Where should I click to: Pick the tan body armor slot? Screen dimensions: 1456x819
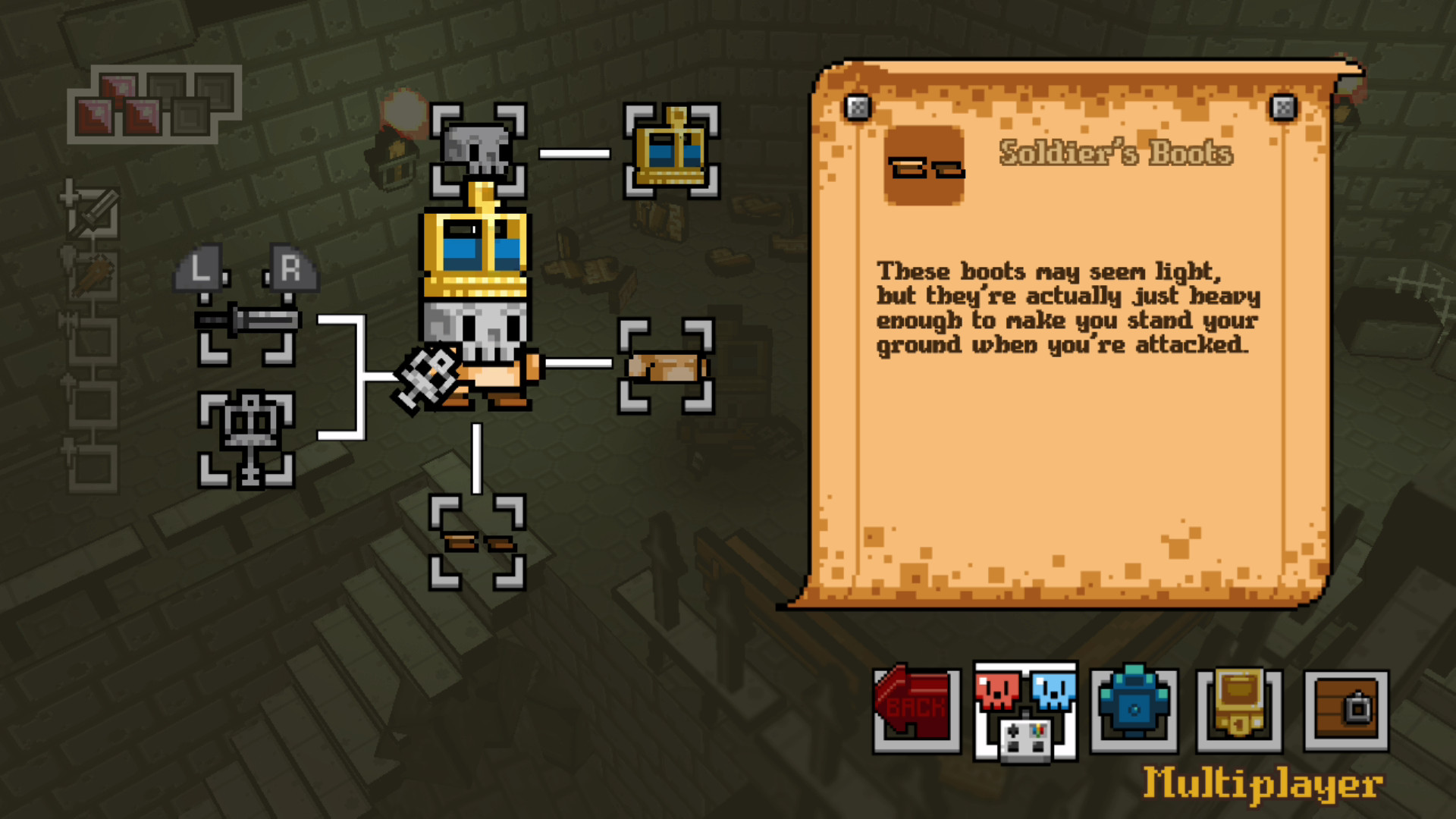[666, 366]
